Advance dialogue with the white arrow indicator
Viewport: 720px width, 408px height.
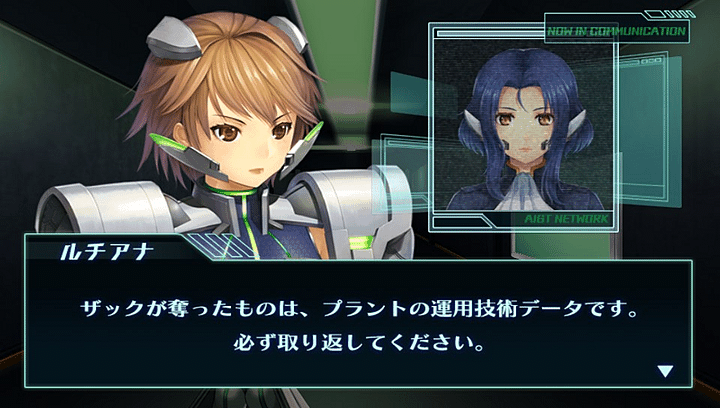(665, 372)
